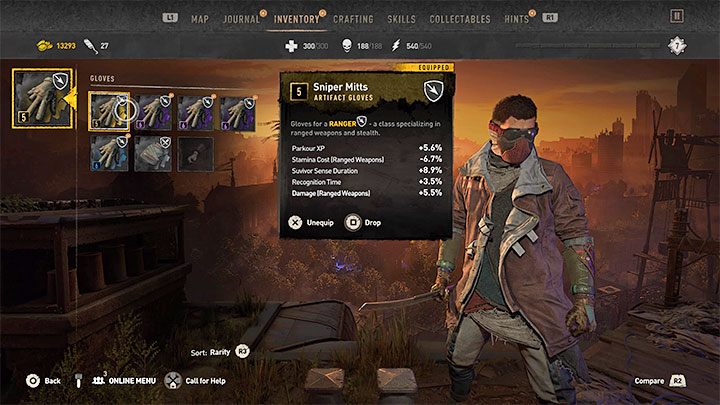Open the Map tab

[x=200, y=18]
